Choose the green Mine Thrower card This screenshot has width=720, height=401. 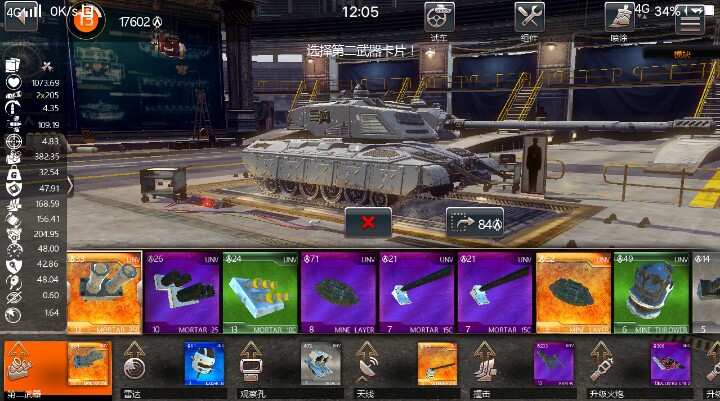(650, 292)
